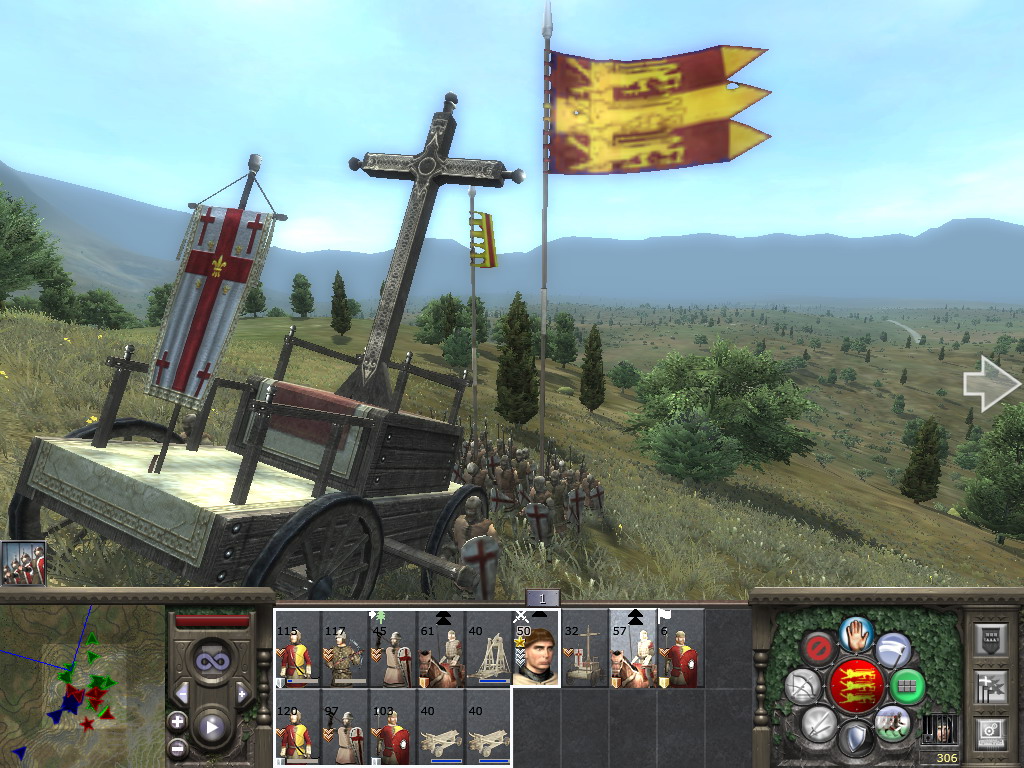Choose the carroccio standard wagon unit card
Screen dimensions: 1024x768
(x=585, y=648)
